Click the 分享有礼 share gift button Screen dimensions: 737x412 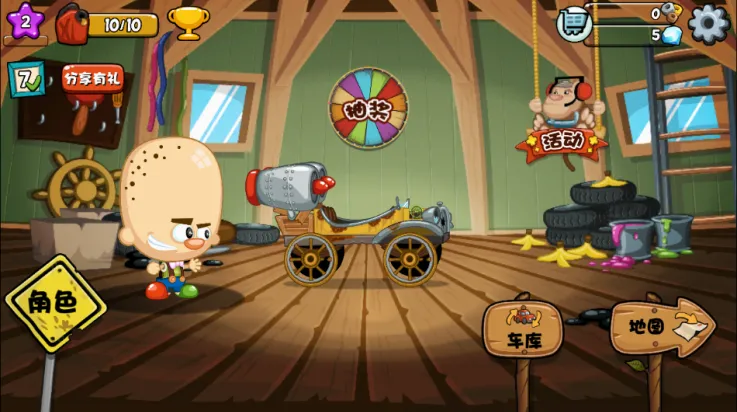(93, 78)
